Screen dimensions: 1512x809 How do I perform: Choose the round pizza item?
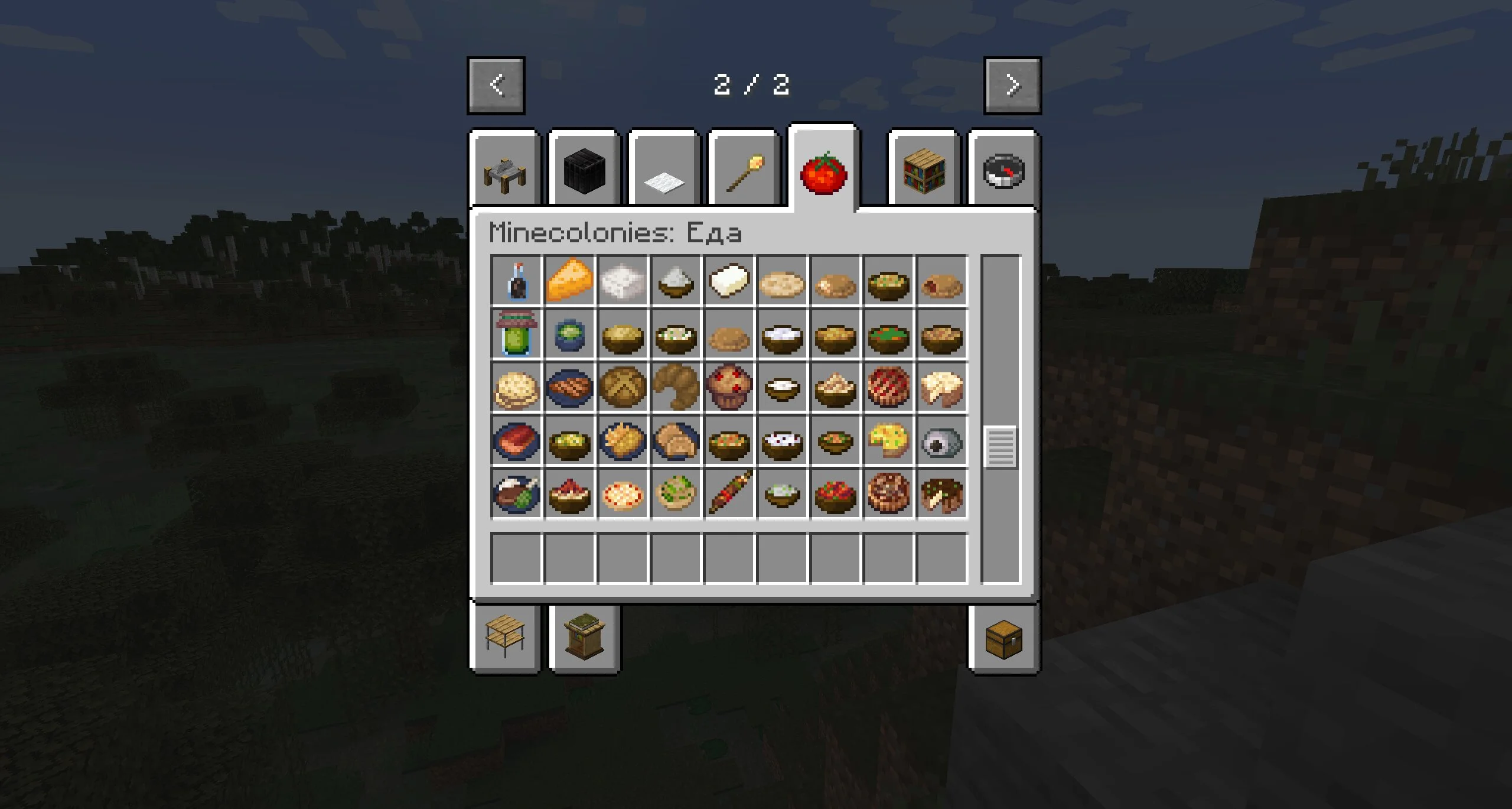click(x=623, y=493)
